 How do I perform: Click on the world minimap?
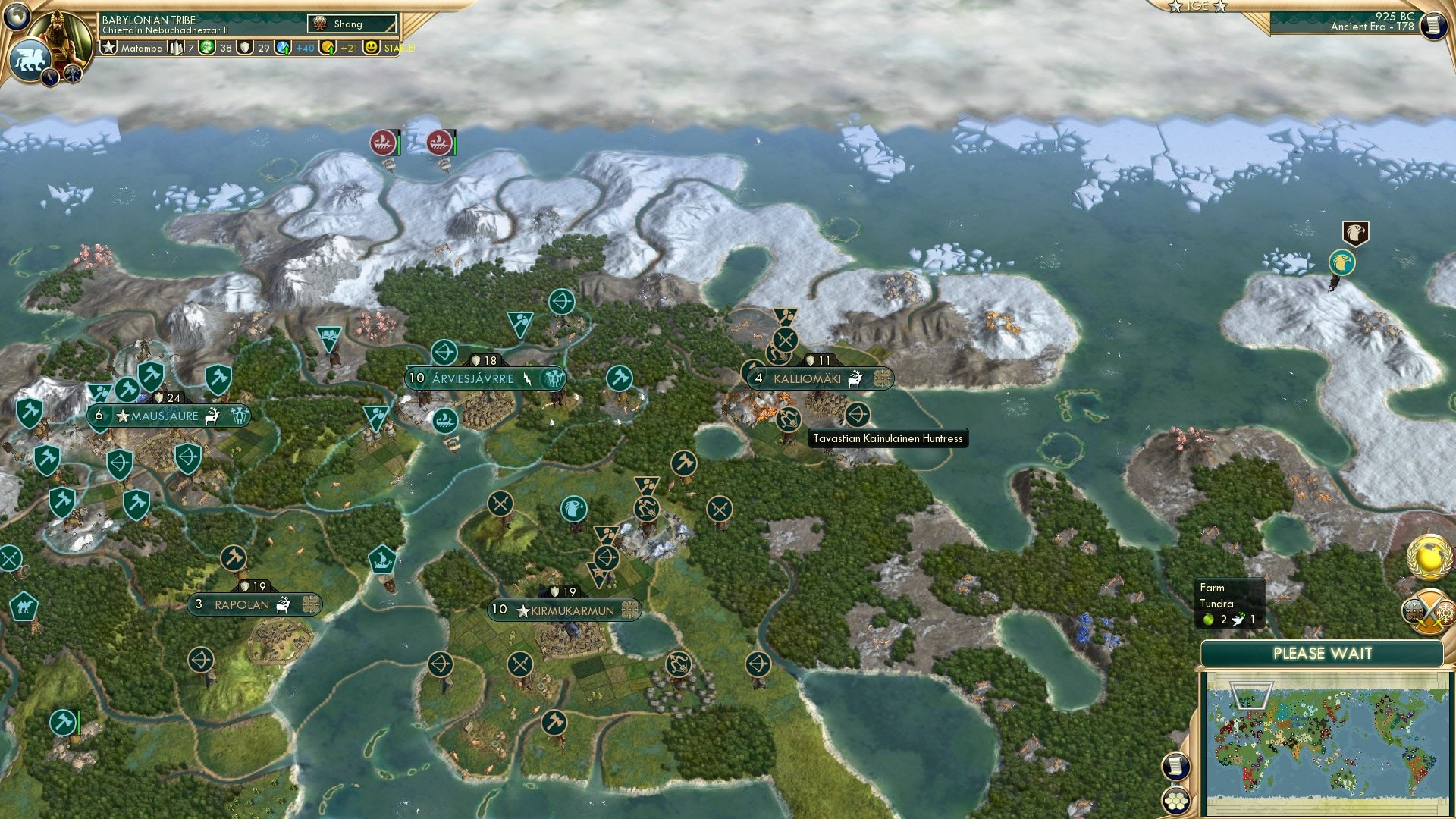1326,742
